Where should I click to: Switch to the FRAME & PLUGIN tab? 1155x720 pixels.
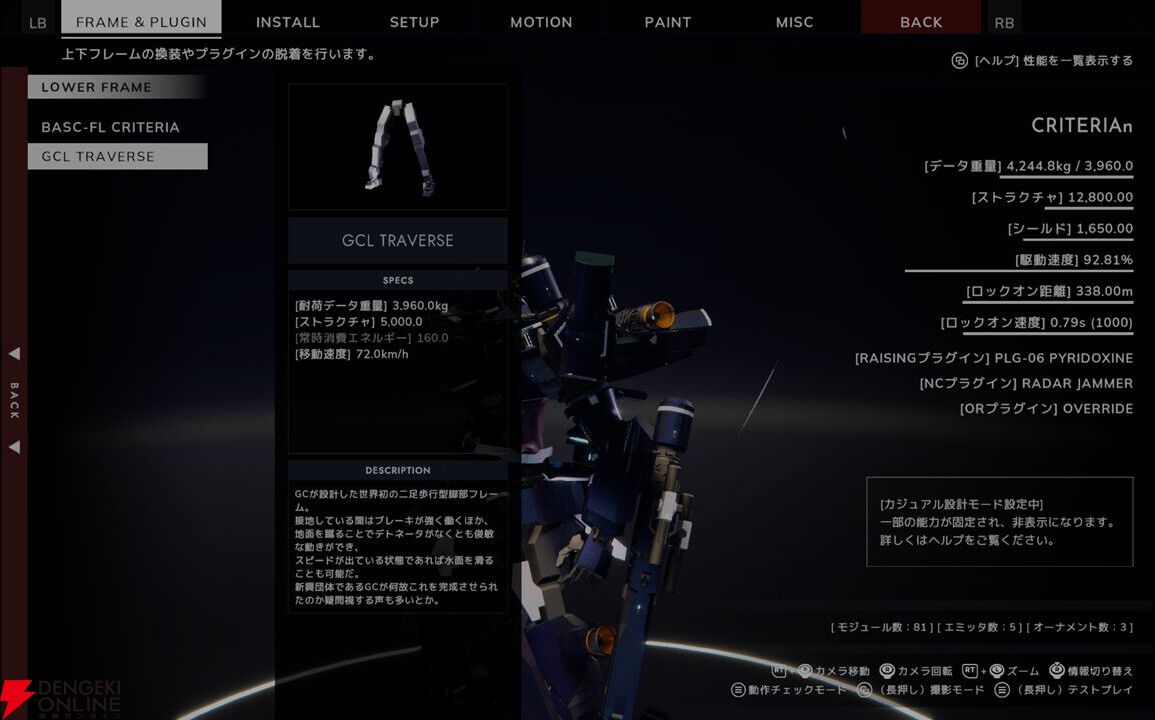[141, 21]
